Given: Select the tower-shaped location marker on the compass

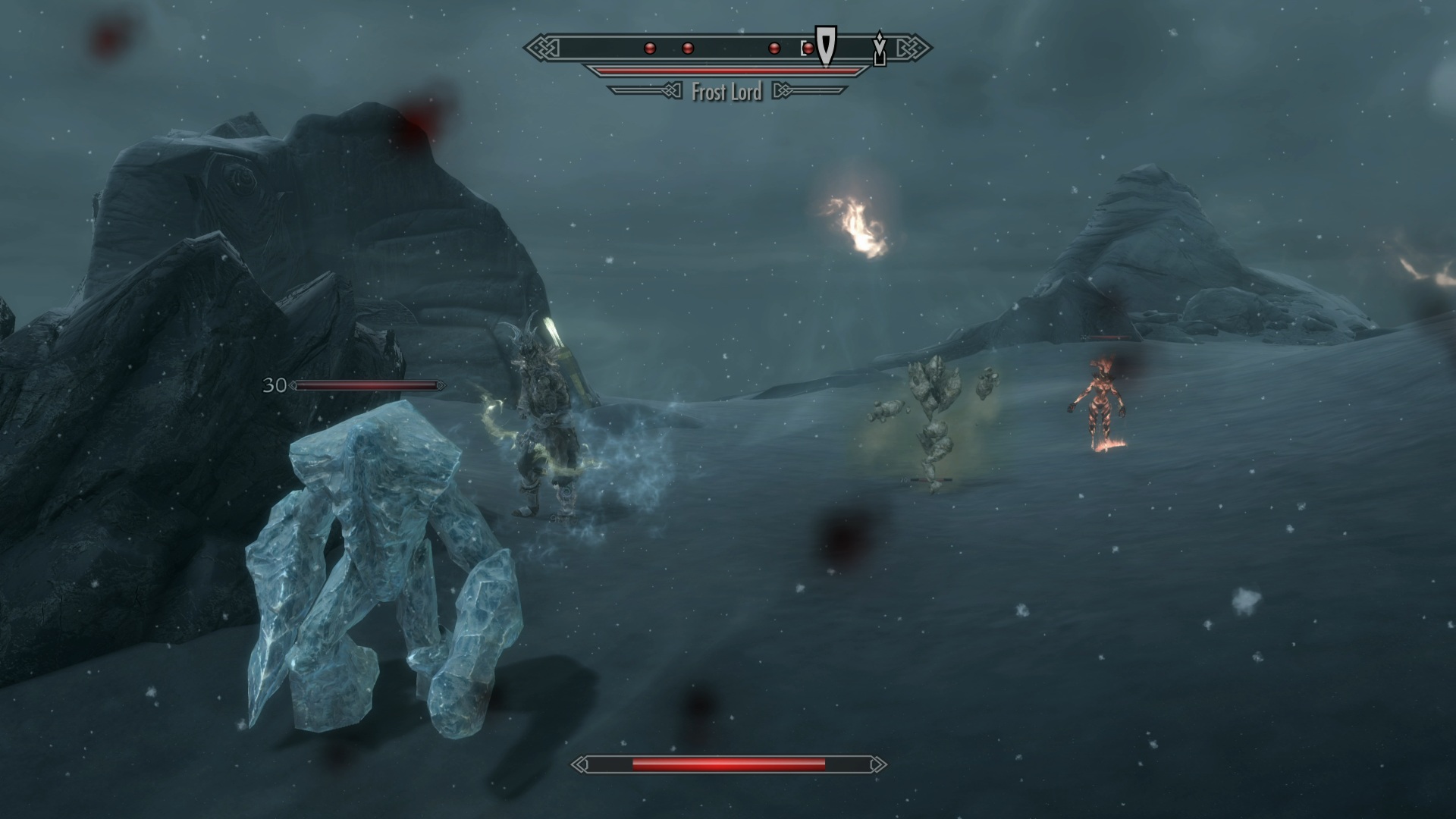Looking at the screenshot, I should (879, 49).
